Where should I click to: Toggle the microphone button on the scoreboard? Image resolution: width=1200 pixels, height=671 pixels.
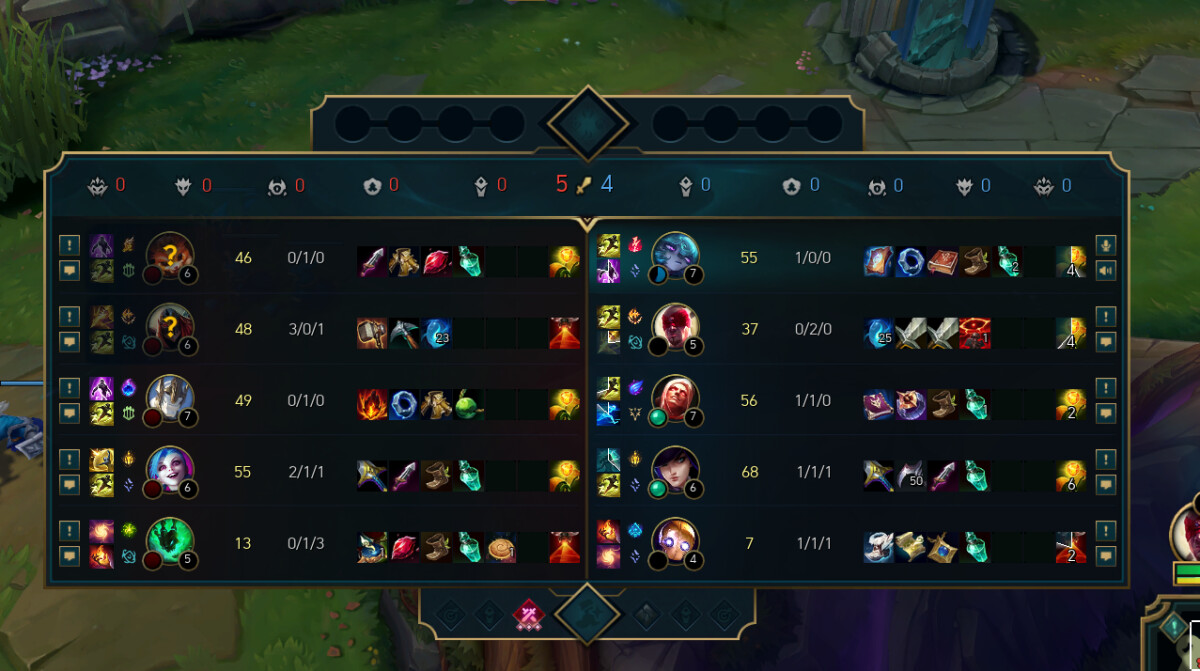(x=1105, y=245)
